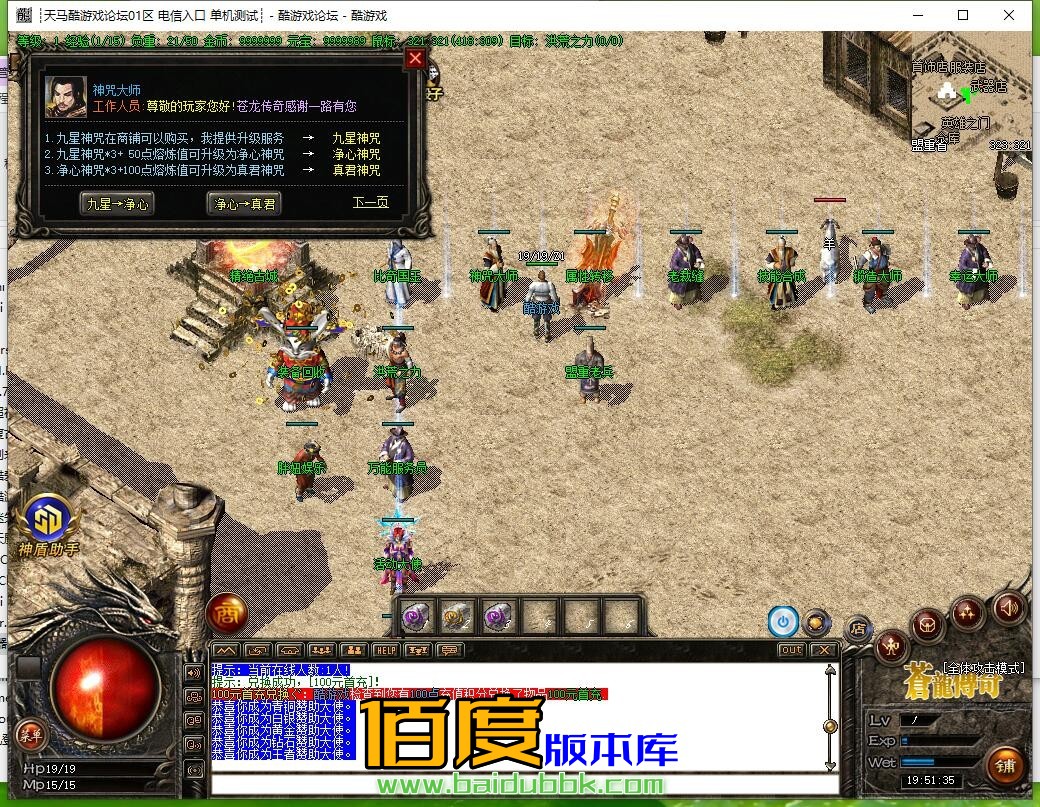Click the chat panel's out button
Screen dimensions: 1040x807
point(791,650)
